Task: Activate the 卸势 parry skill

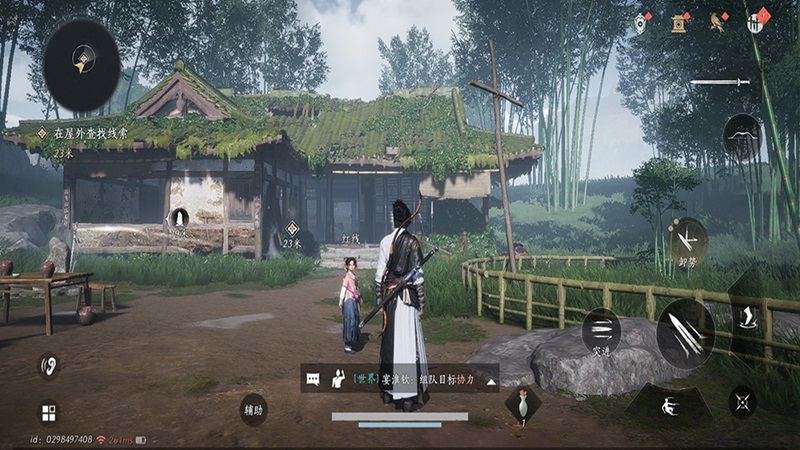Action: [688, 240]
